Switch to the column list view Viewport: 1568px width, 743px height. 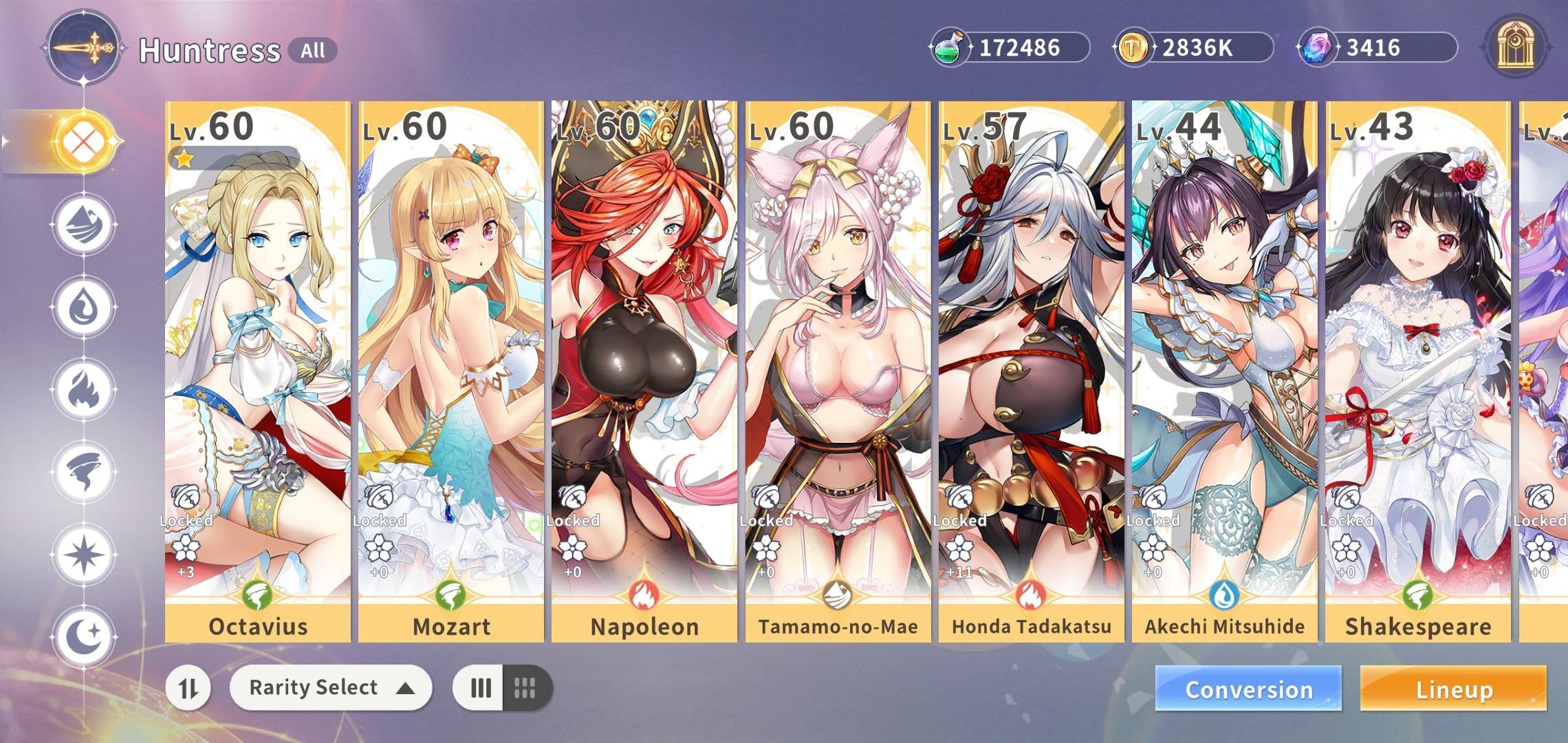[x=479, y=687]
